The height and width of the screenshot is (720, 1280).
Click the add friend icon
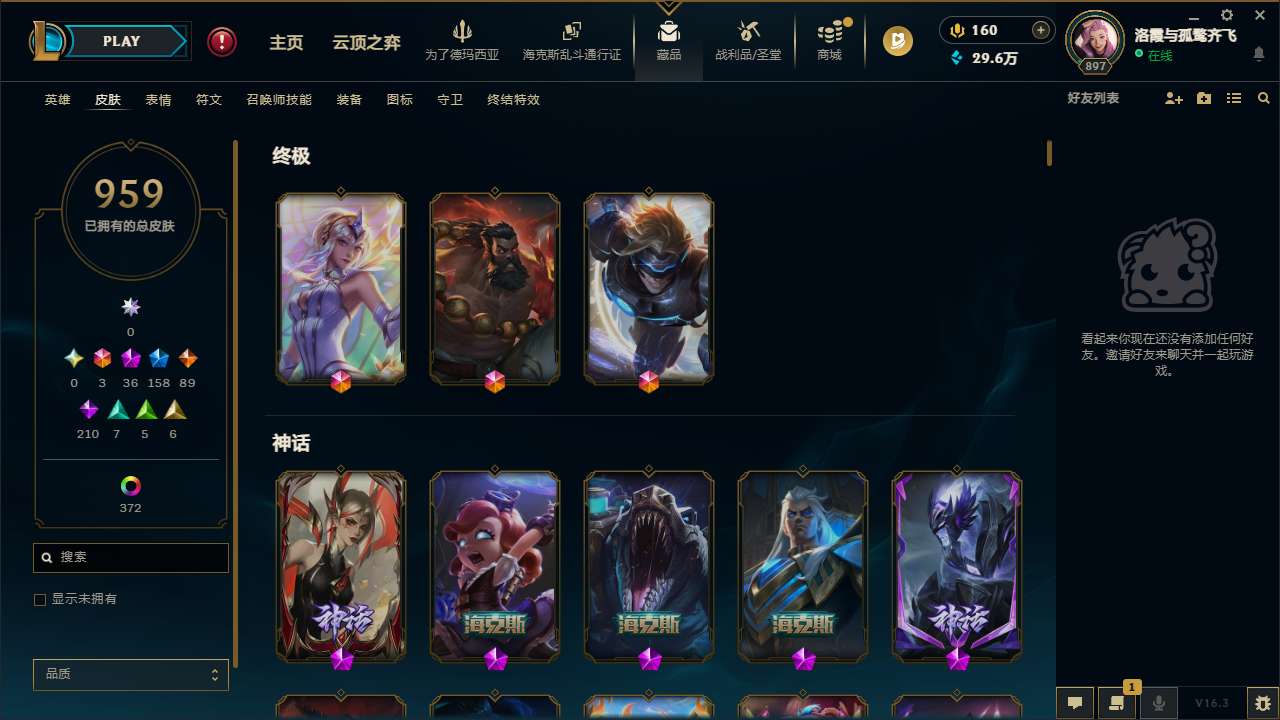tap(1172, 97)
